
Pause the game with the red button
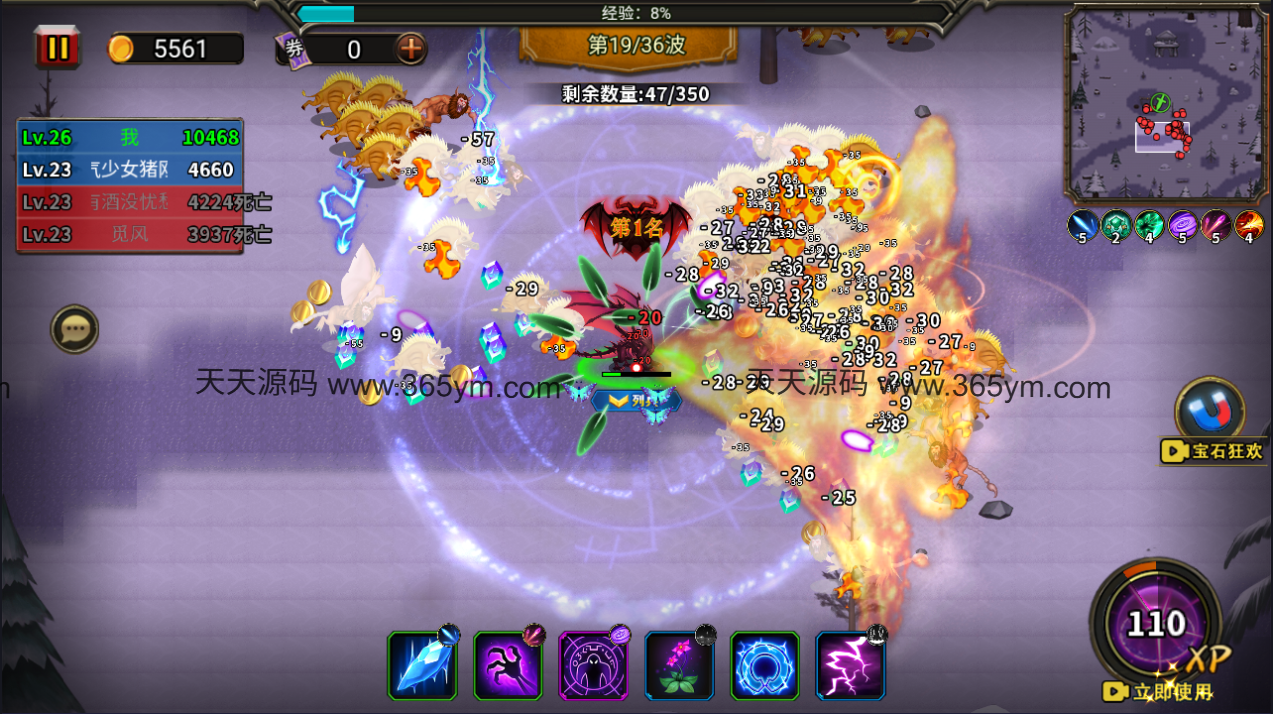pyautogui.click(x=57, y=48)
